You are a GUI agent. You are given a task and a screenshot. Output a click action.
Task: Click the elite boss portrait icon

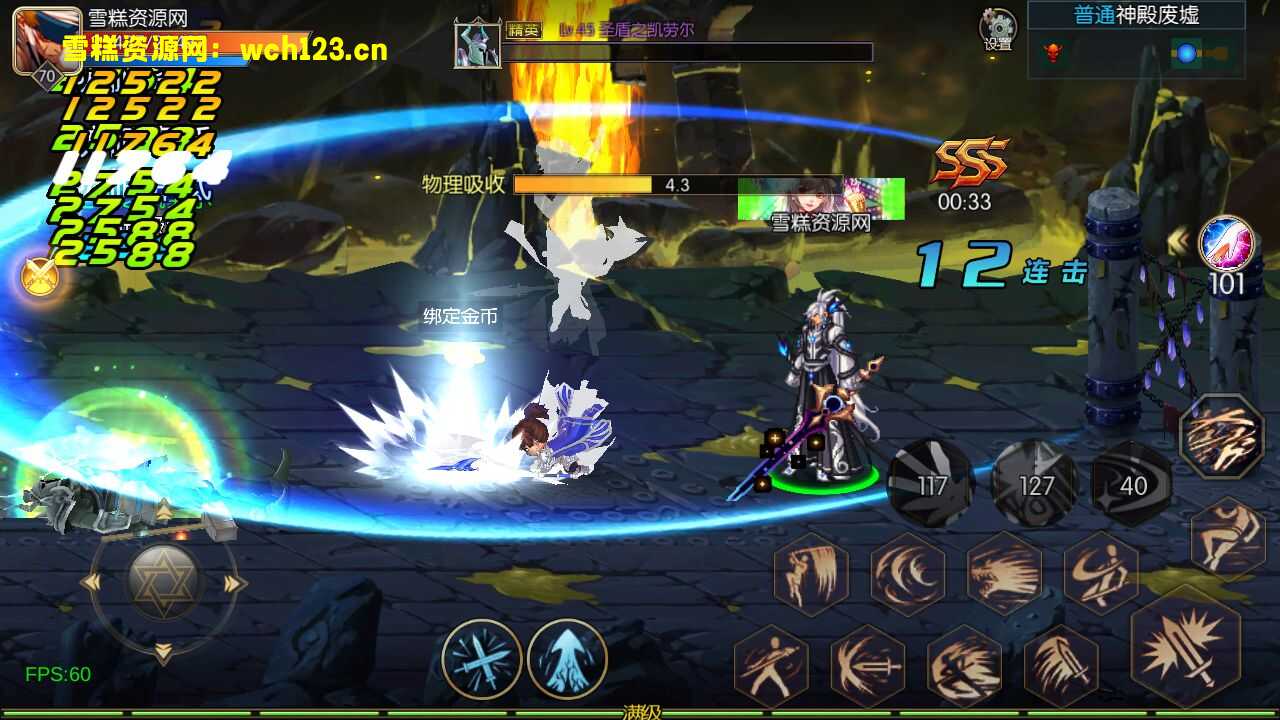coord(477,45)
